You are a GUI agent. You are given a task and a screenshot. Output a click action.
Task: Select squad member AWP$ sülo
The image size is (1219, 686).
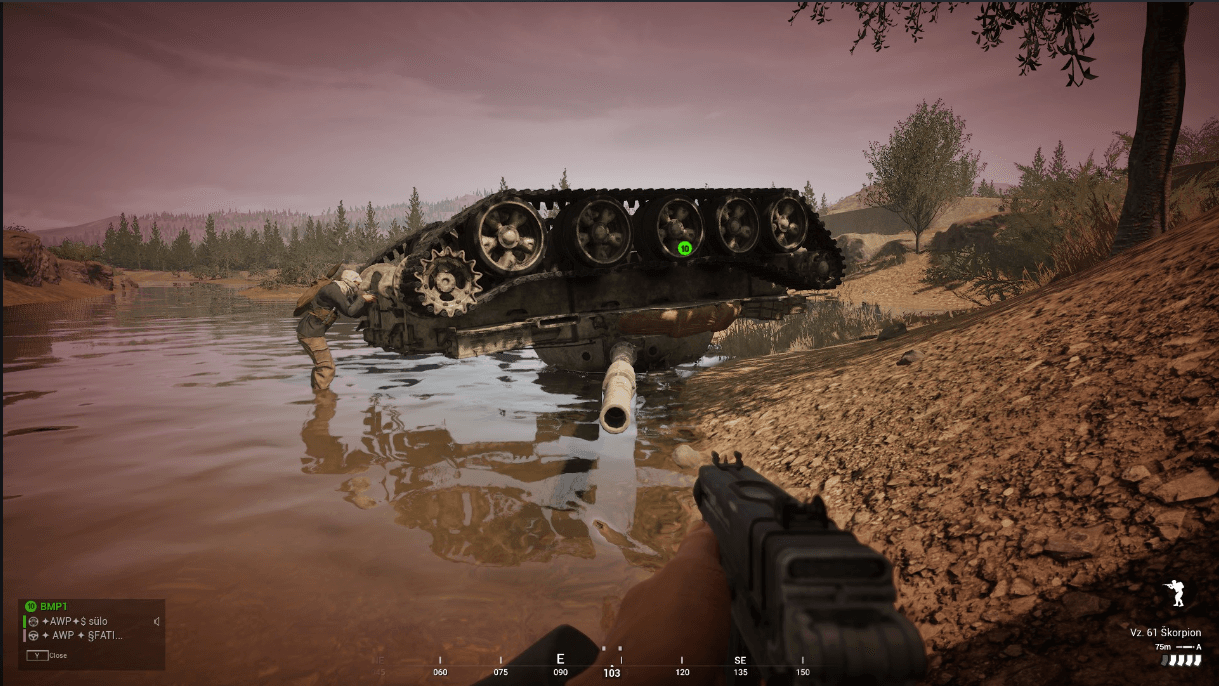[75, 621]
